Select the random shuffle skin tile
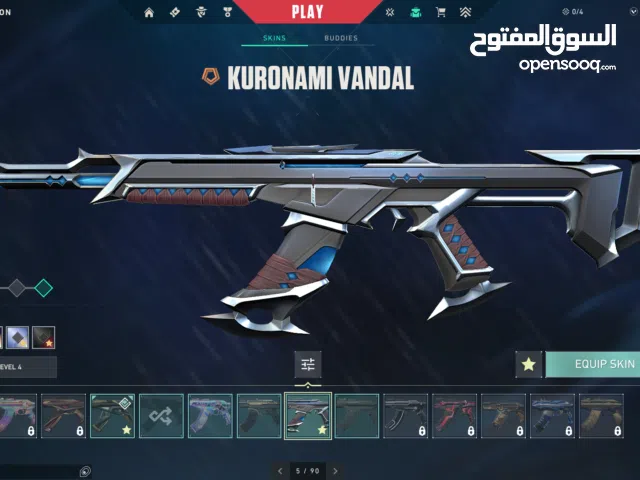The width and height of the screenshot is (640, 480). coord(161,415)
